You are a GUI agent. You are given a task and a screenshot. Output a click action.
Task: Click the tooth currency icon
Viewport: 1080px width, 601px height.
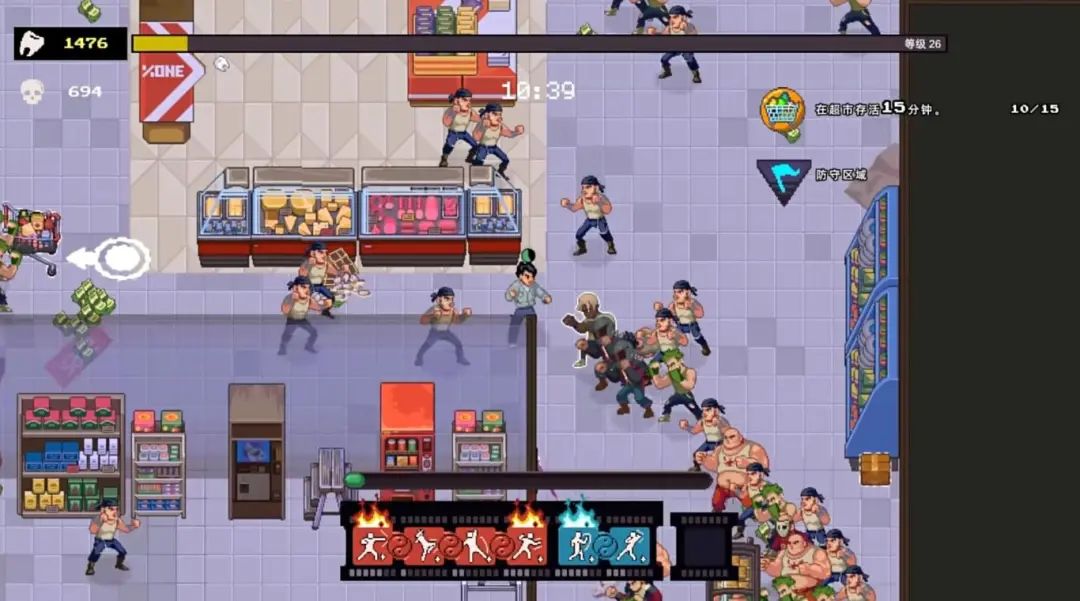tap(32, 43)
